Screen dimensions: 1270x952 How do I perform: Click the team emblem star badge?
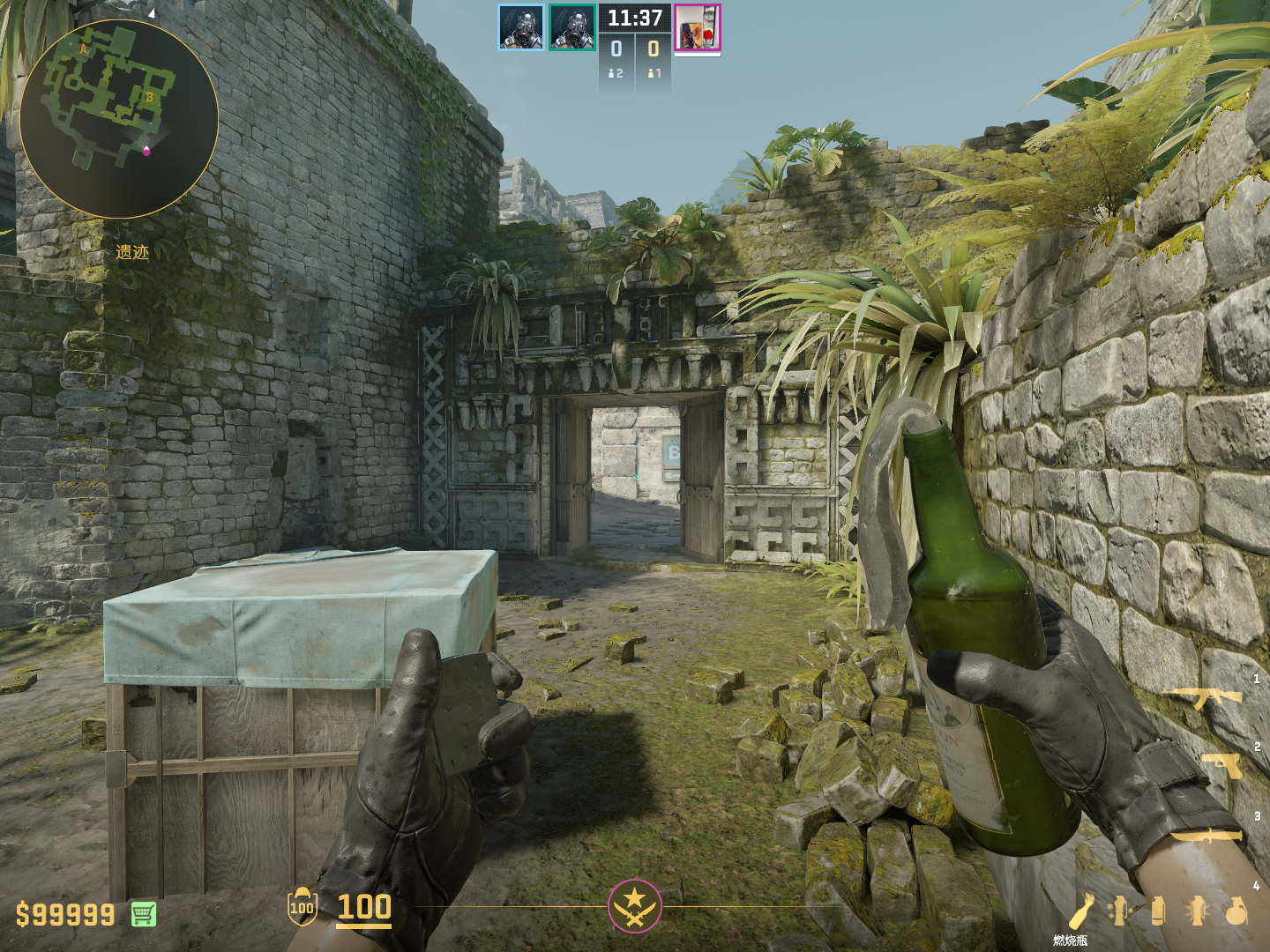tap(634, 905)
